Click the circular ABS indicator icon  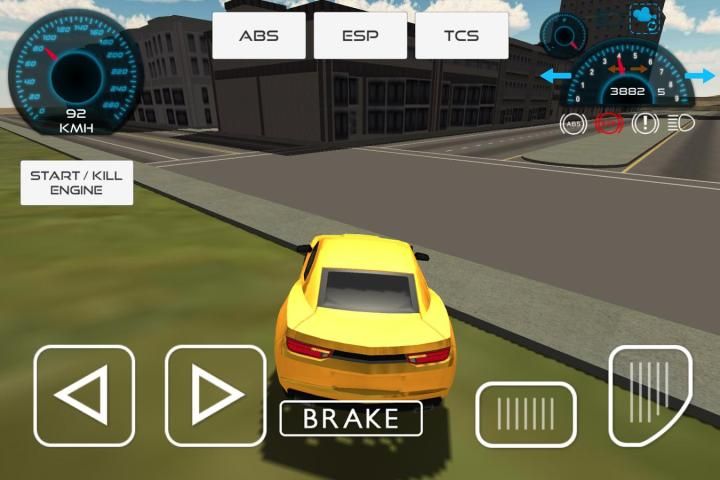click(573, 123)
